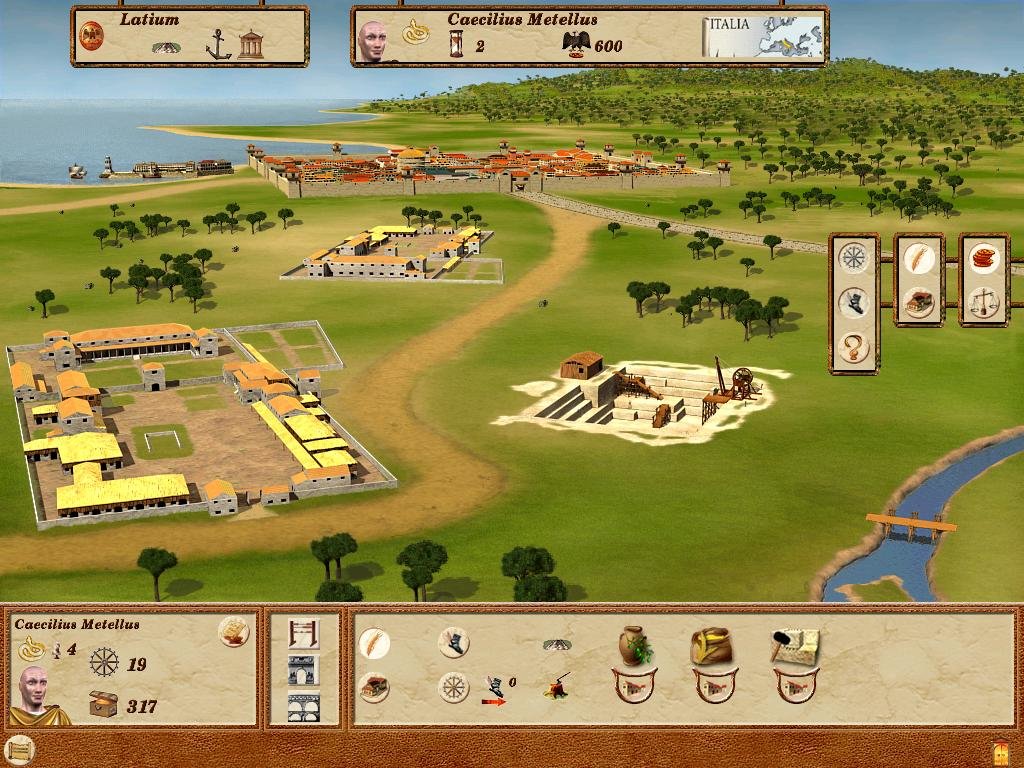Select the sandal icon in the right-side panel
Screen dimensions: 1024x768
pyautogui.click(x=853, y=303)
